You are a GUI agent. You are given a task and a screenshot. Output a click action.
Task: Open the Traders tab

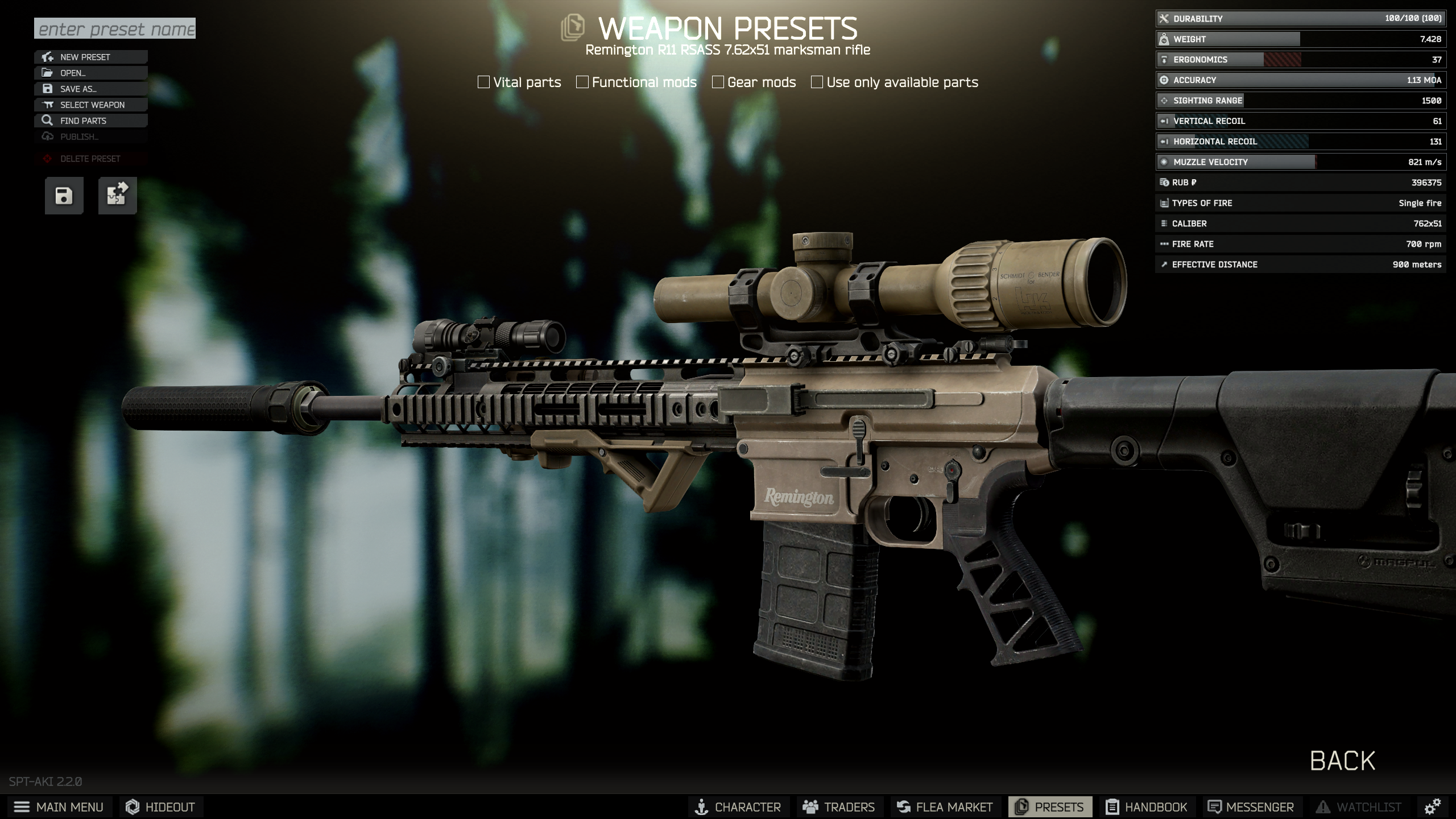tap(839, 807)
